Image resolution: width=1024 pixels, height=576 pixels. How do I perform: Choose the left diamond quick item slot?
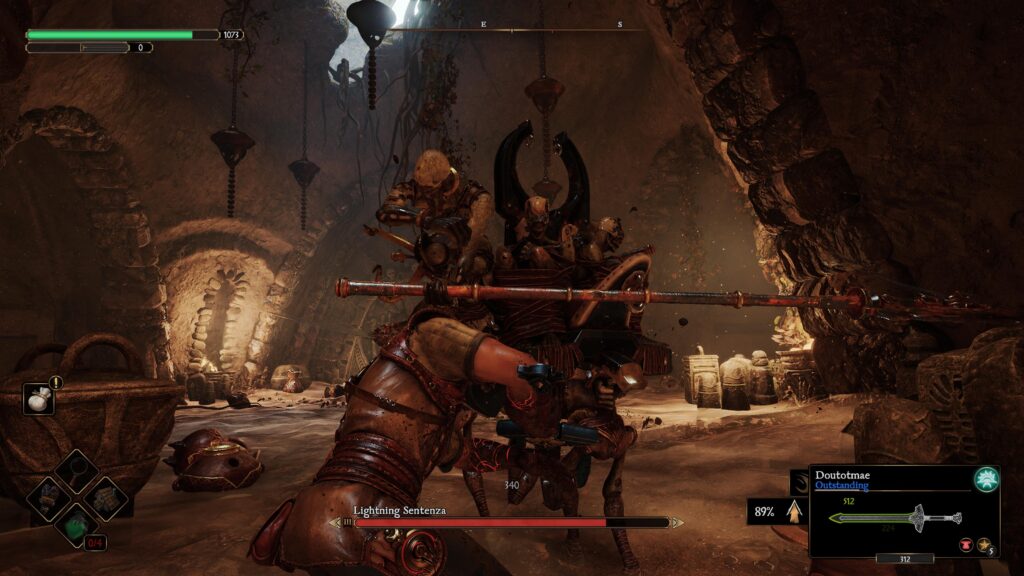point(48,497)
